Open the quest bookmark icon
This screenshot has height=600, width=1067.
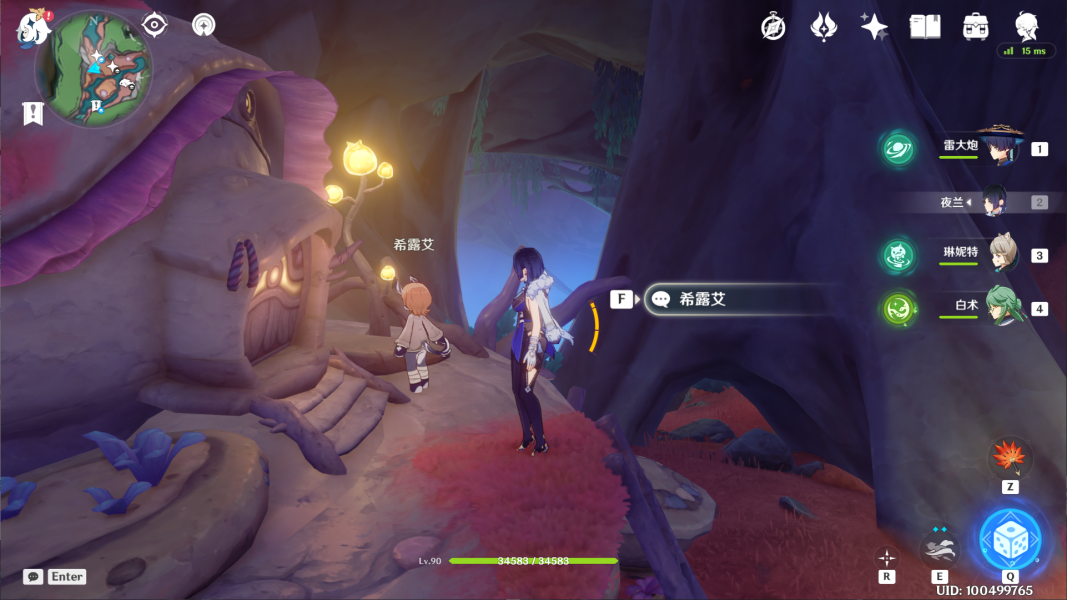click(33, 113)
